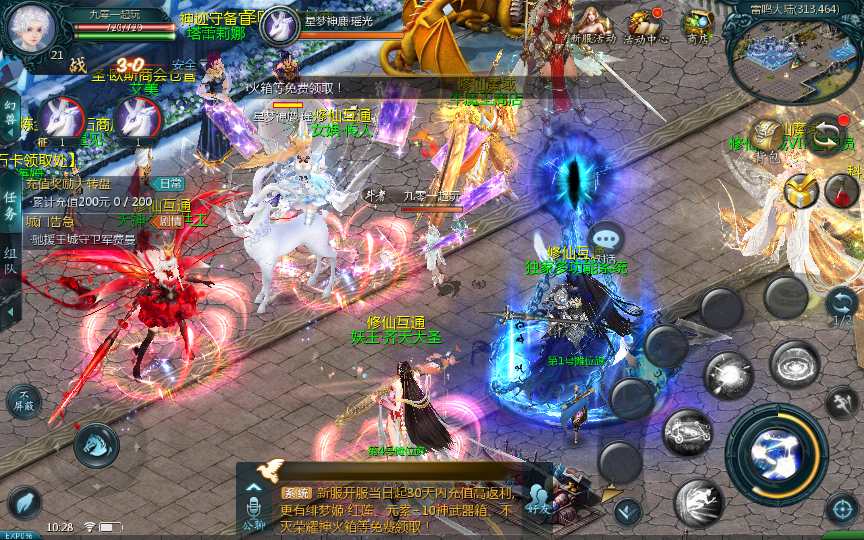Open the 公聊 public chat microphone
This screenshot has width=864, height=540.
[x=253, y=512]
